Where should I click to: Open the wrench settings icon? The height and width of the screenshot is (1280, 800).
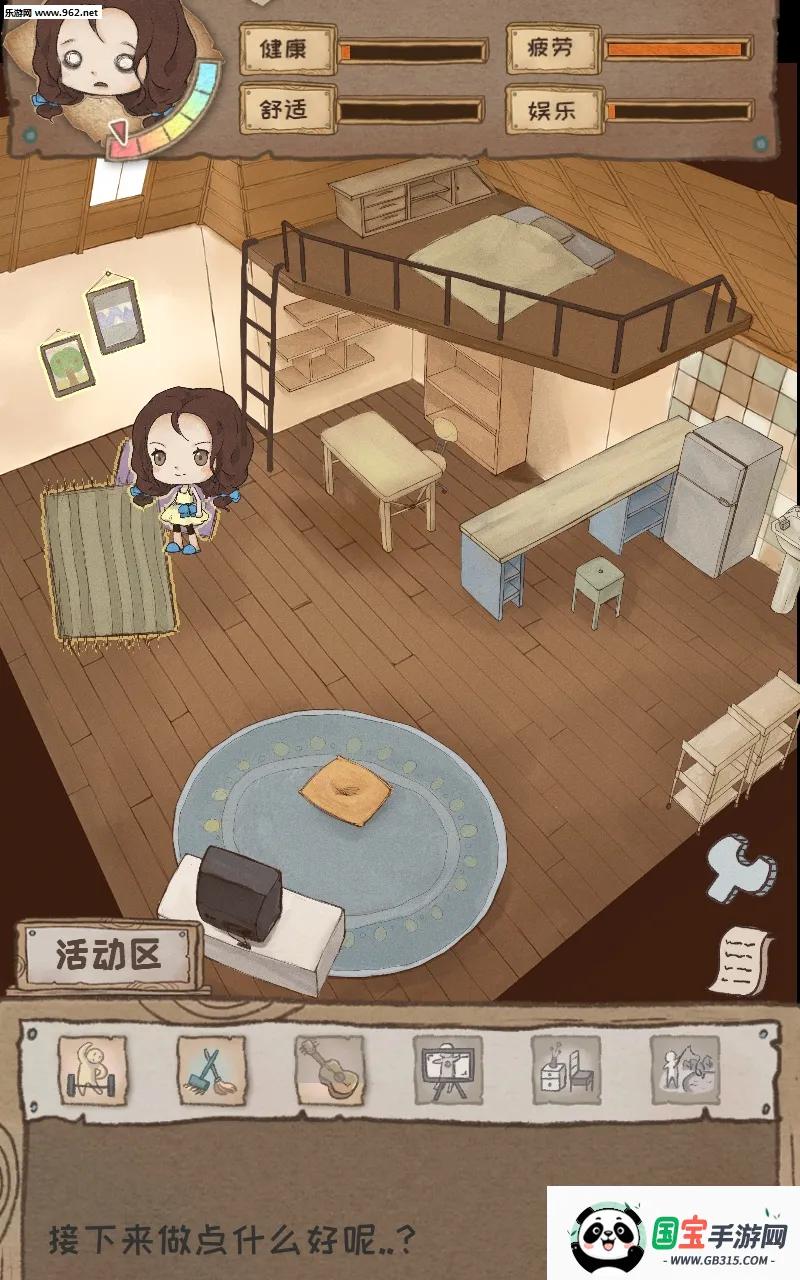click(739, 867)
